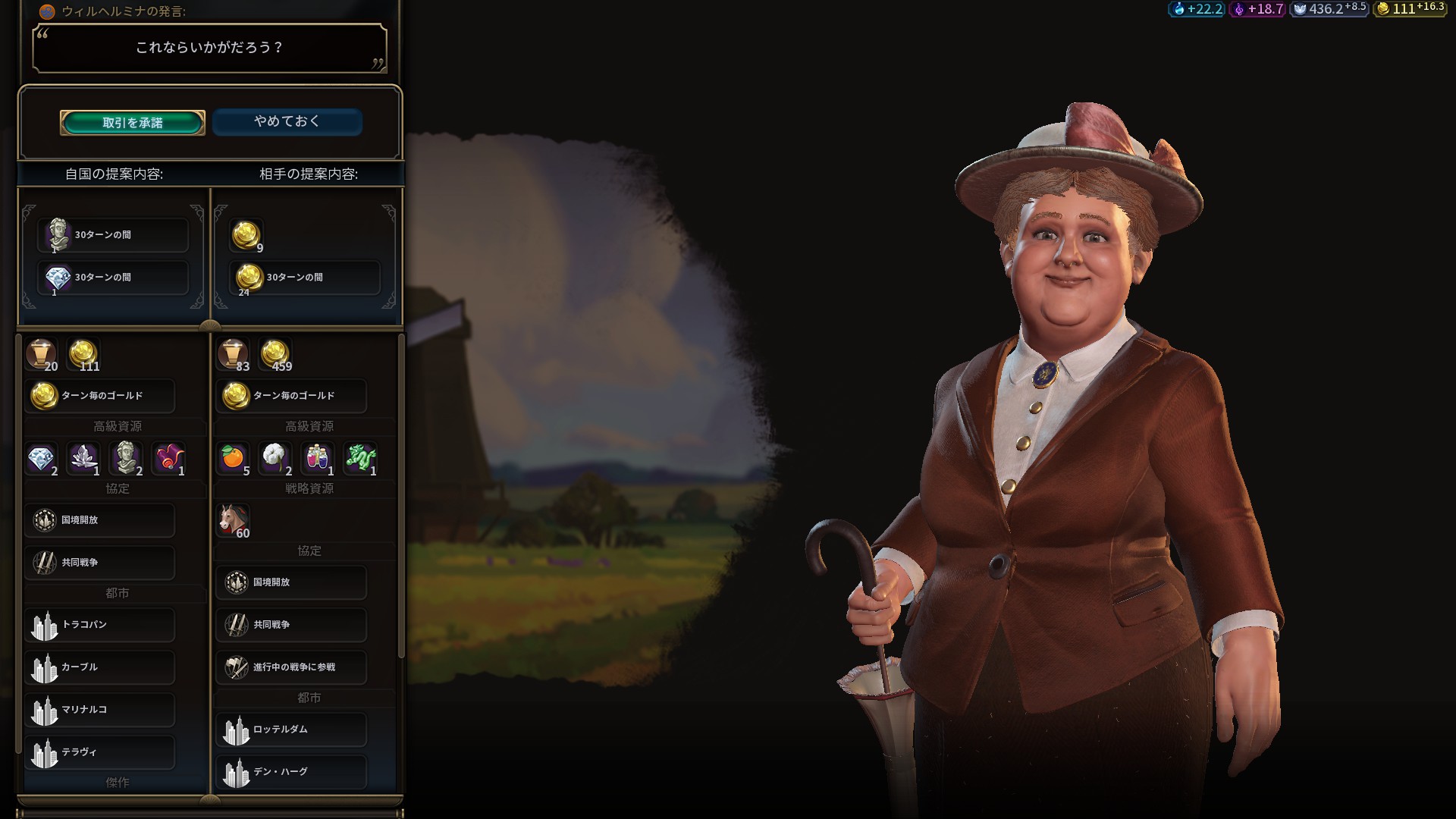
Task: Add your 111 gold to the deal
Action: pos(83,355)
